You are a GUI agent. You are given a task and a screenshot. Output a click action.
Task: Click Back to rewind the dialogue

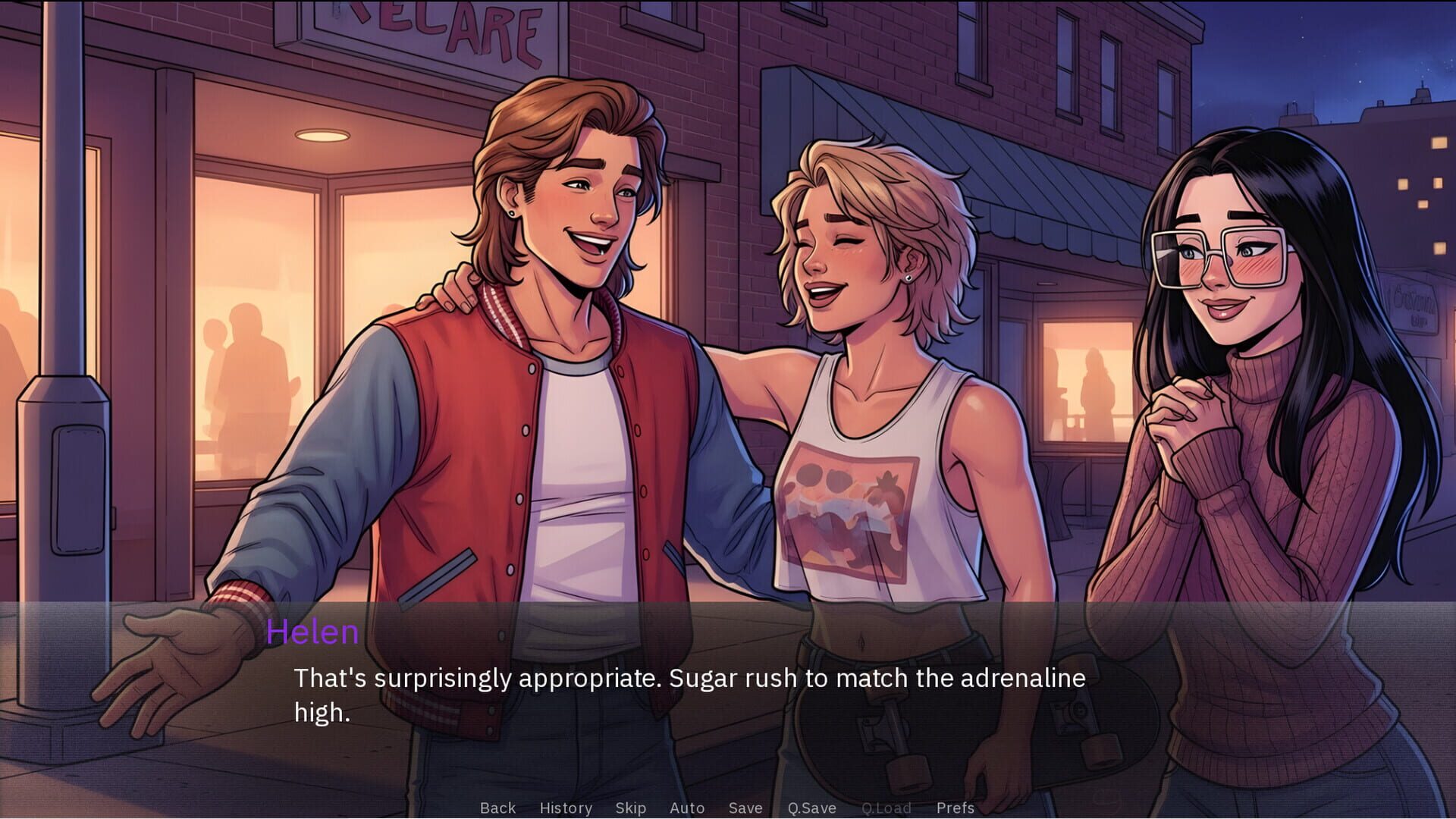click(x=497, y=808)
